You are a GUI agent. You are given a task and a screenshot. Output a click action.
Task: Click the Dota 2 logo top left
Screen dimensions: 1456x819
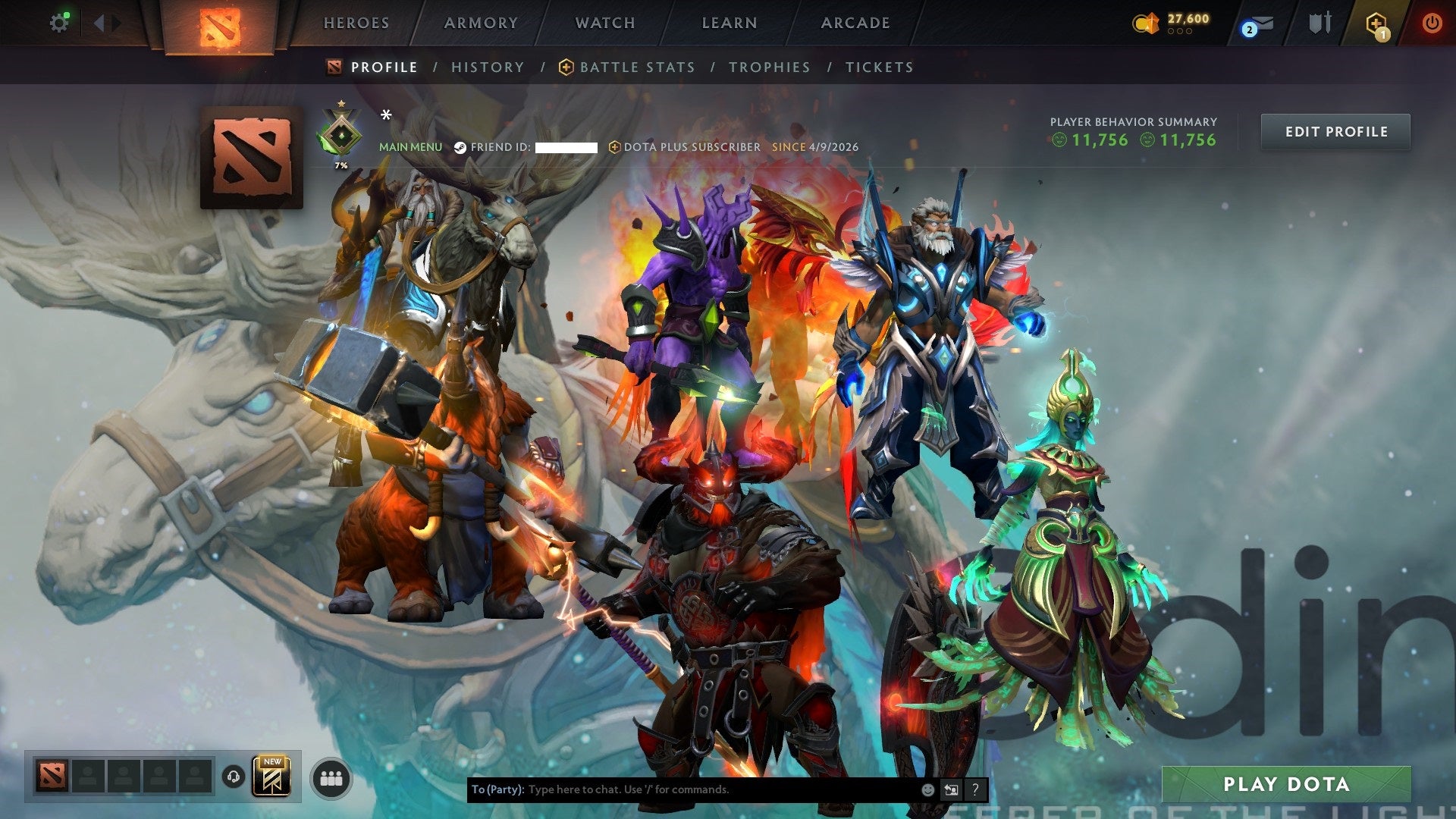pos(220,23)
